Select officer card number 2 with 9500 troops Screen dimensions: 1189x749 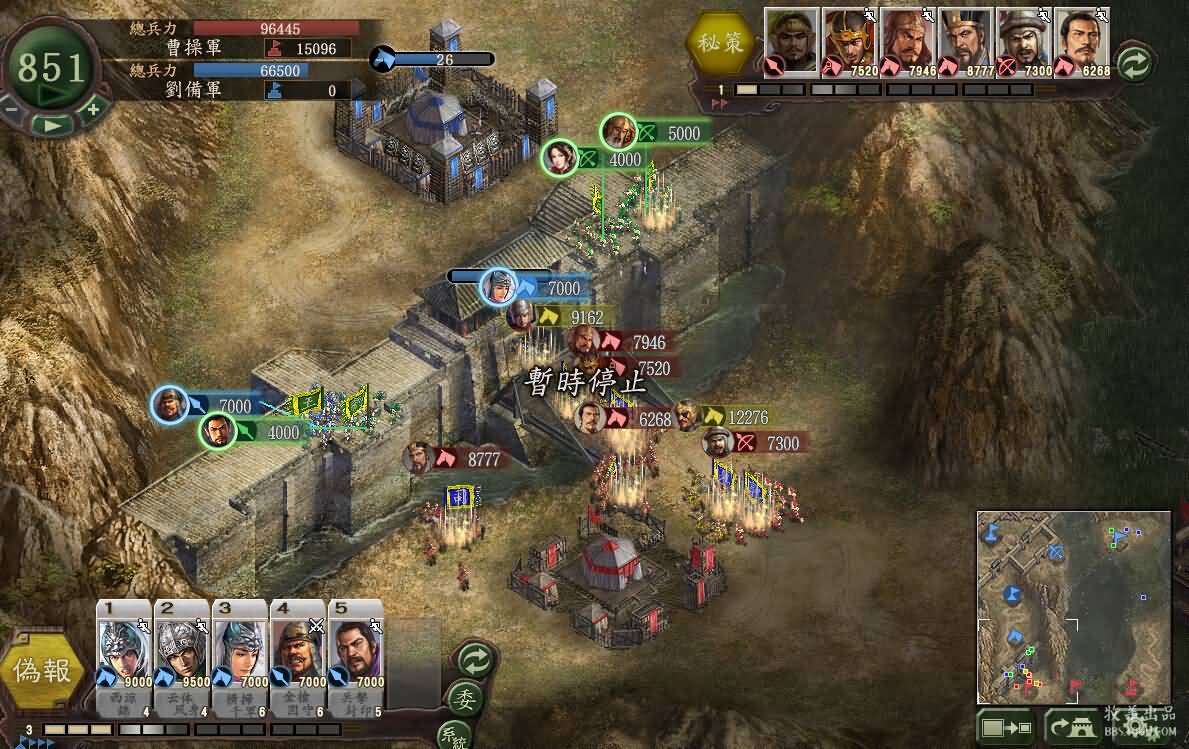[x=182, y=655]
